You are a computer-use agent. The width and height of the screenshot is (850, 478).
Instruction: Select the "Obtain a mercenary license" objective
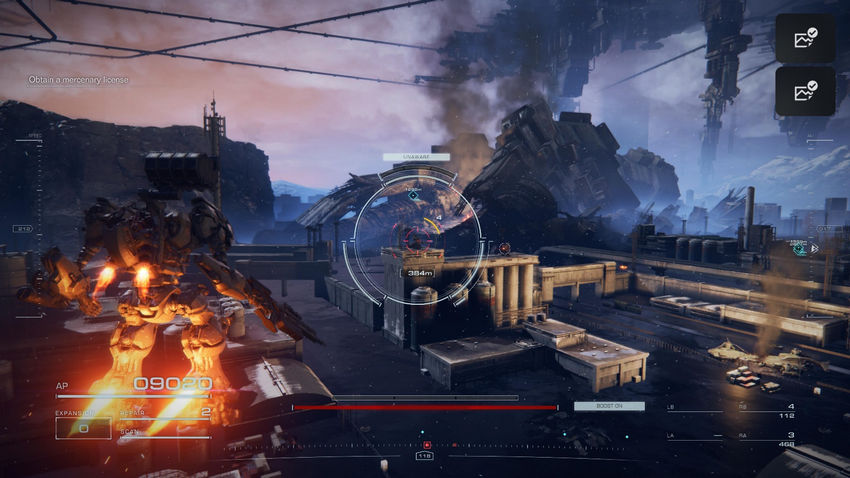coord(79,80)
